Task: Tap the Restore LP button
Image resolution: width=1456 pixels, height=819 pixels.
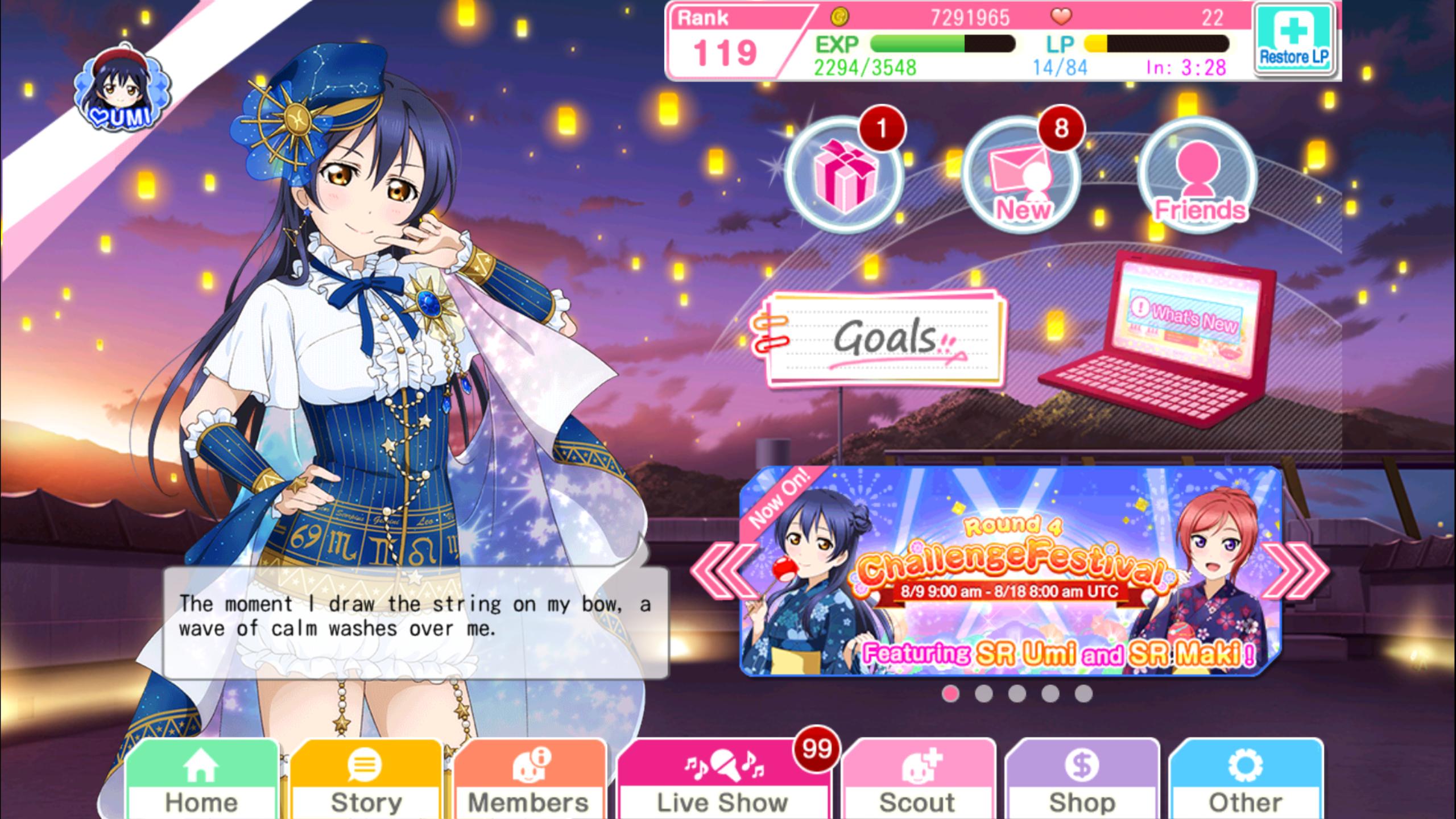Action: pos(1293,41)
